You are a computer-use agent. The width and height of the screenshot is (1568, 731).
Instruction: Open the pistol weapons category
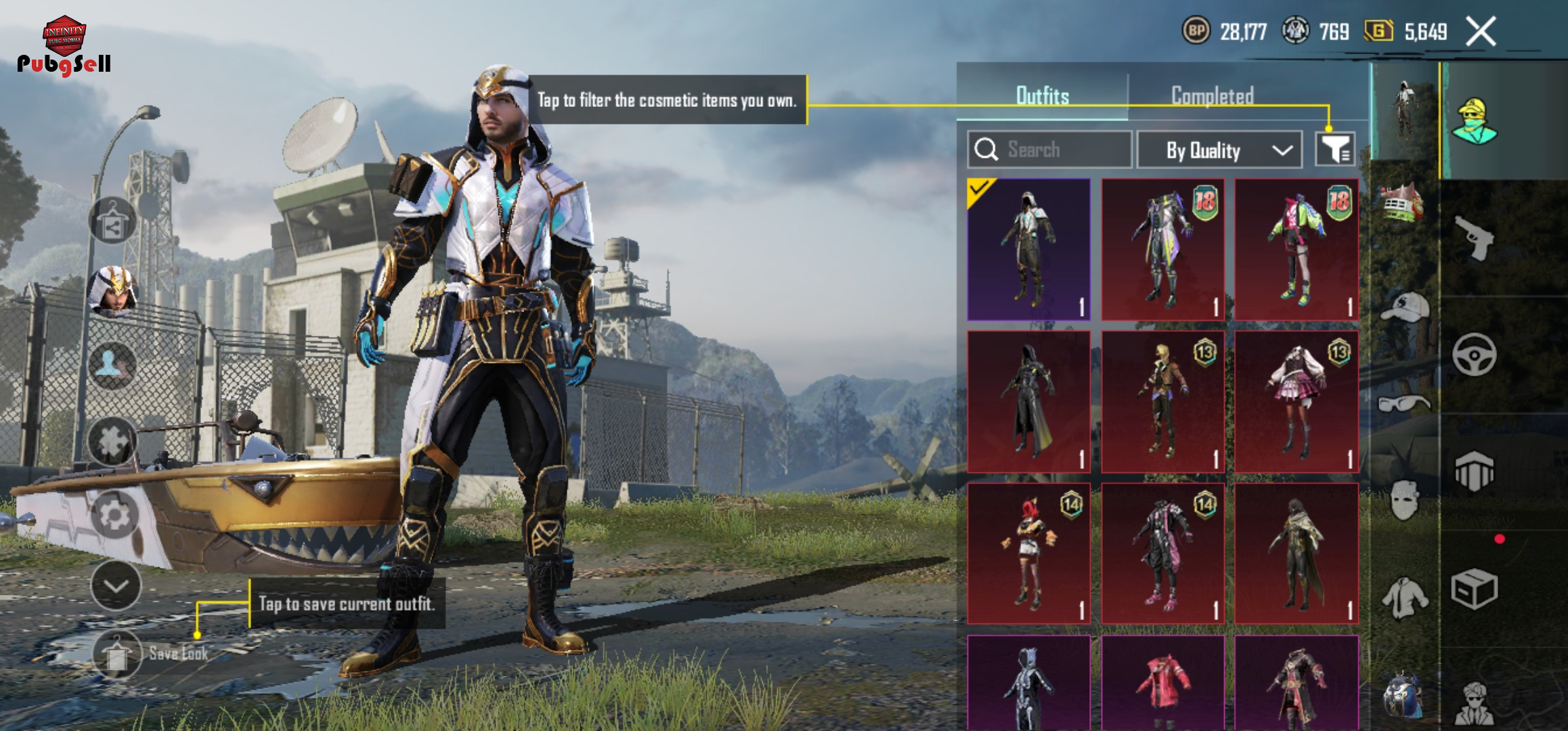(1475, 237)
